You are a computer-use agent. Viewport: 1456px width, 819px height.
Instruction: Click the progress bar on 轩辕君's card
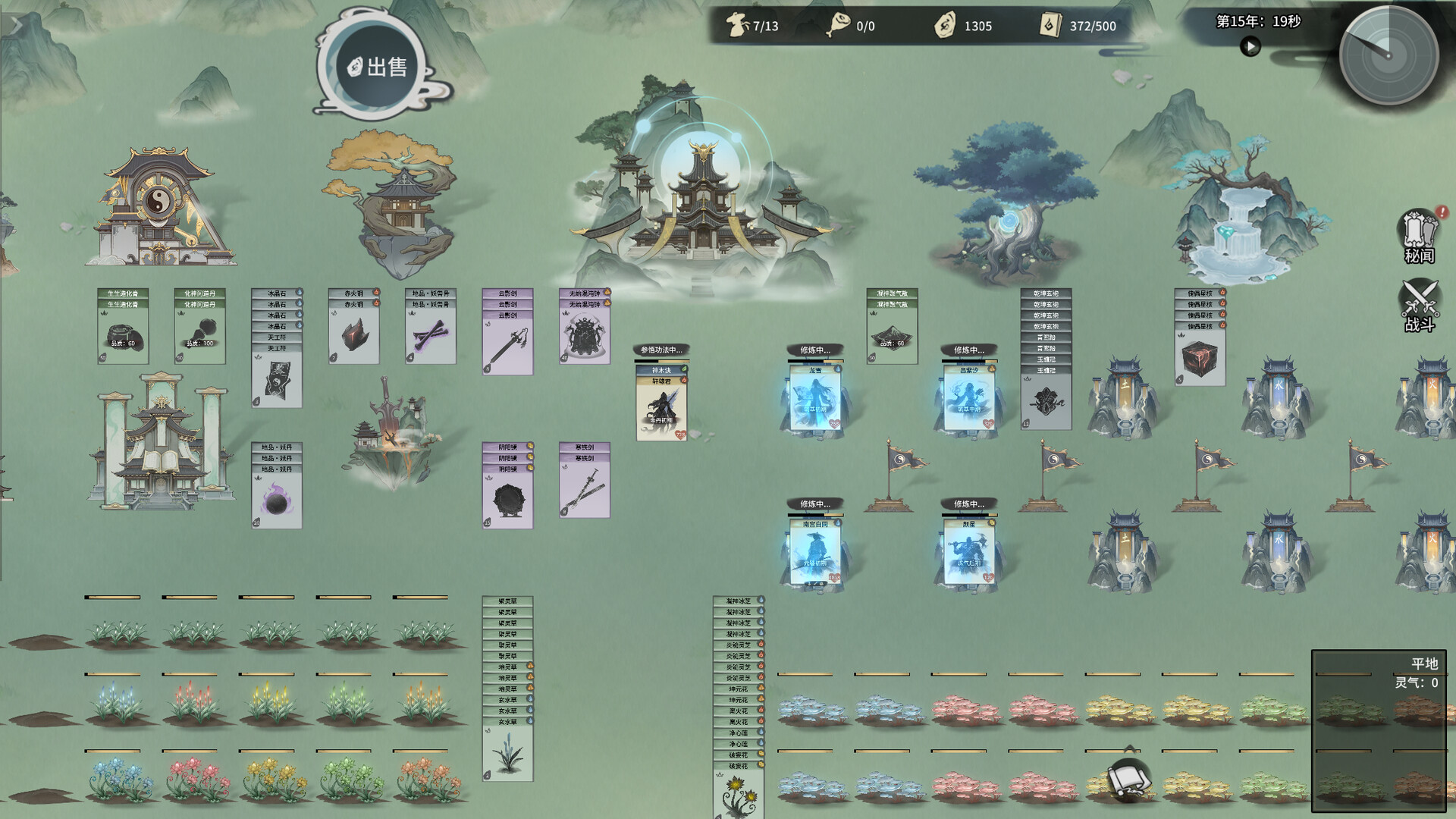[x=661, y=360]
